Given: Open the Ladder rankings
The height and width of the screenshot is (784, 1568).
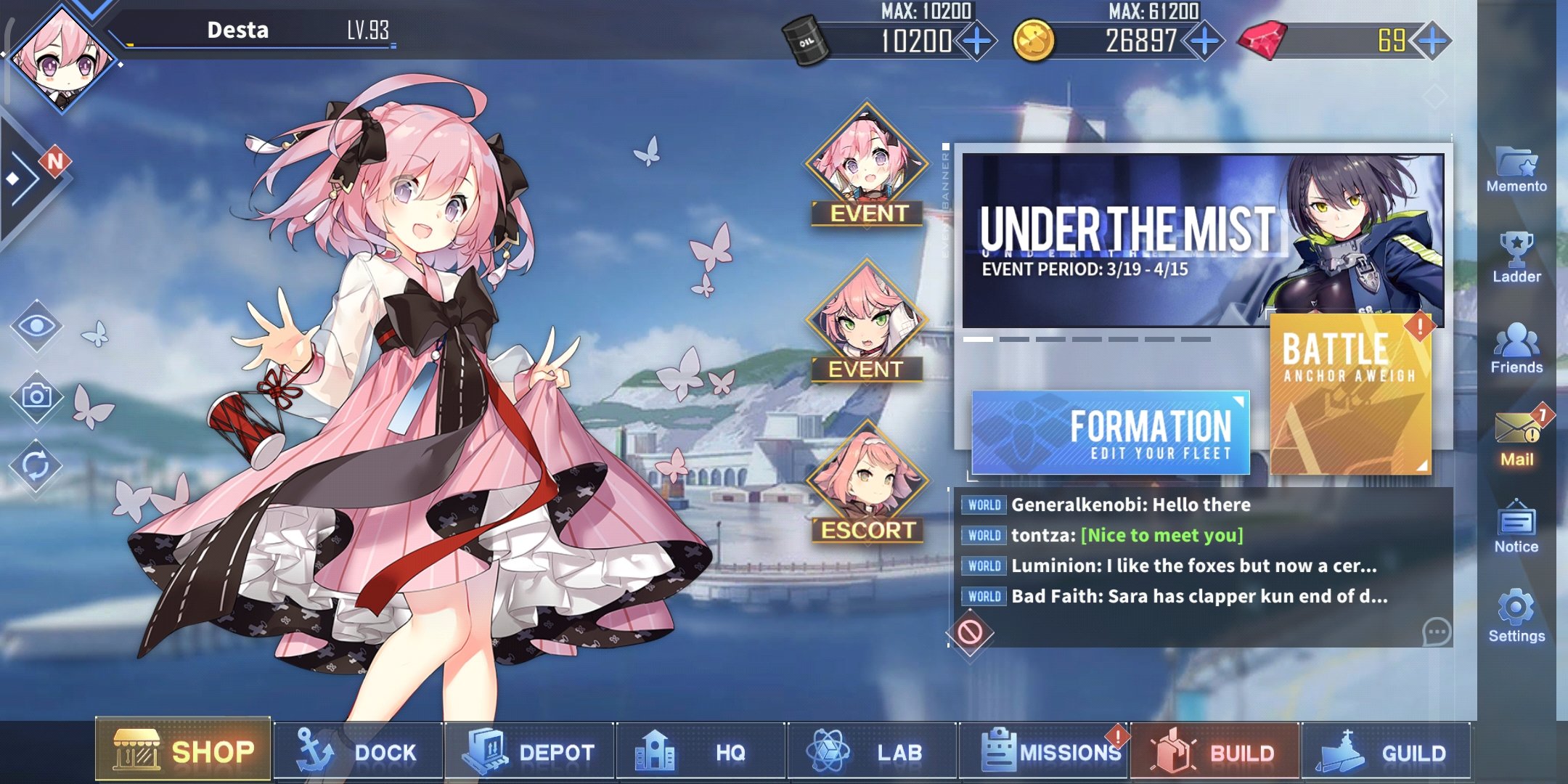Looking at the screenshot, I should pyautogui.click(x=1516, y=258).
